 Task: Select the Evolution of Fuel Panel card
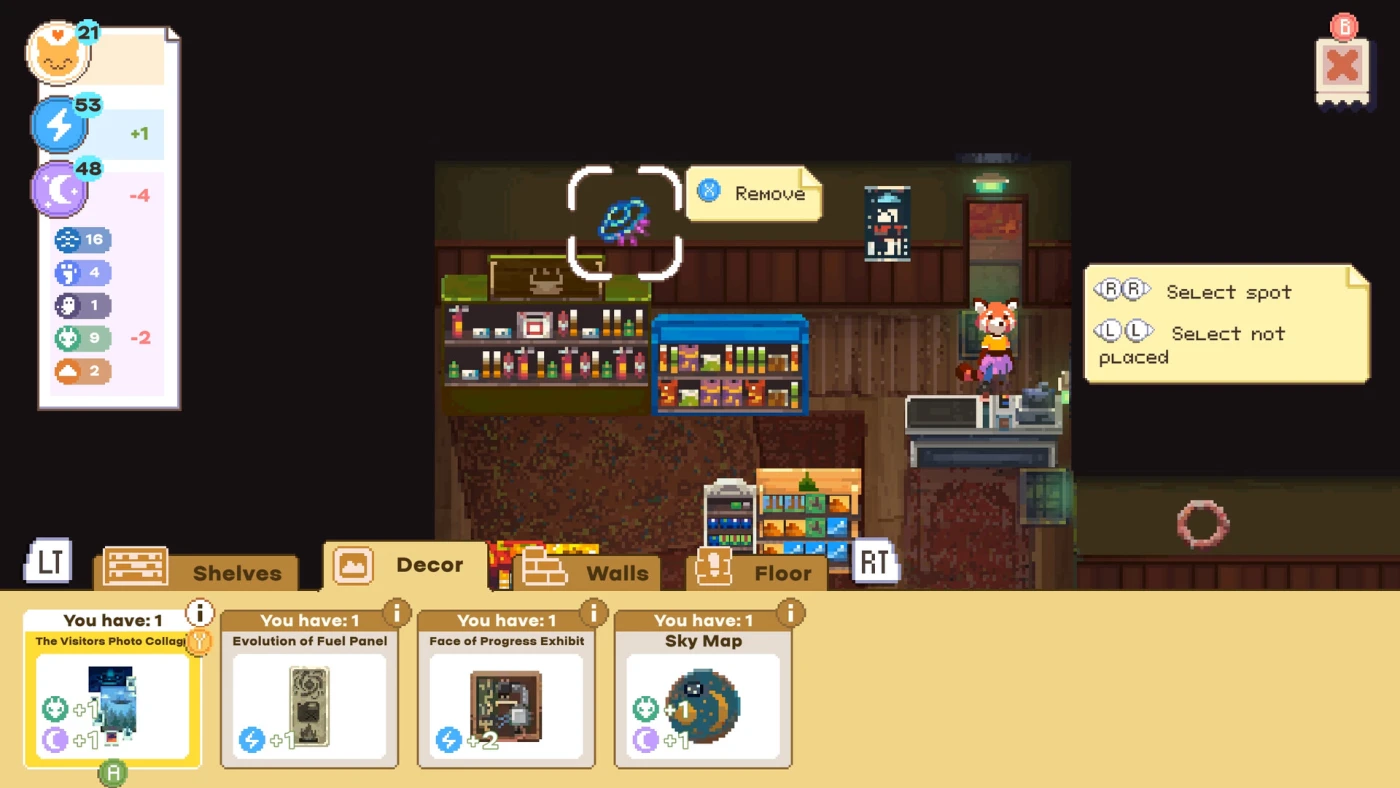pyautogui.click(x=309, y=692)
